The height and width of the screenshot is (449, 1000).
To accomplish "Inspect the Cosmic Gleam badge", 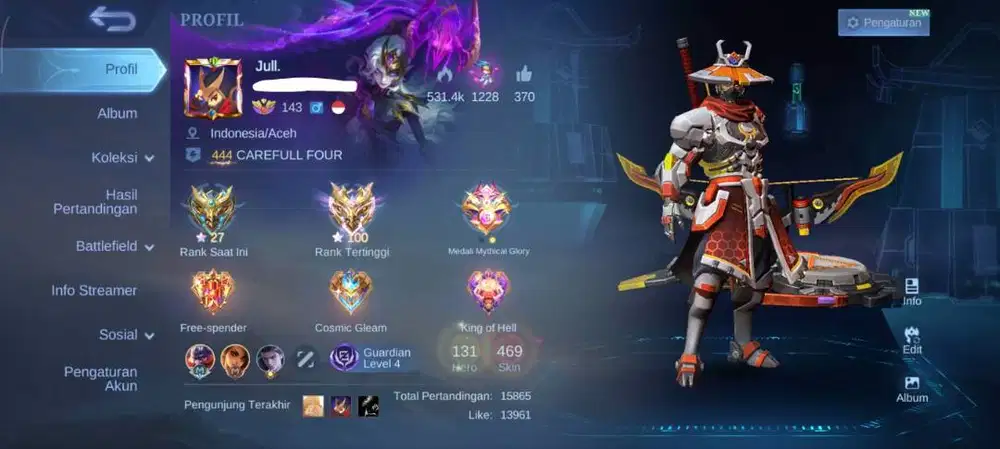I will click(x=350, y=293).
